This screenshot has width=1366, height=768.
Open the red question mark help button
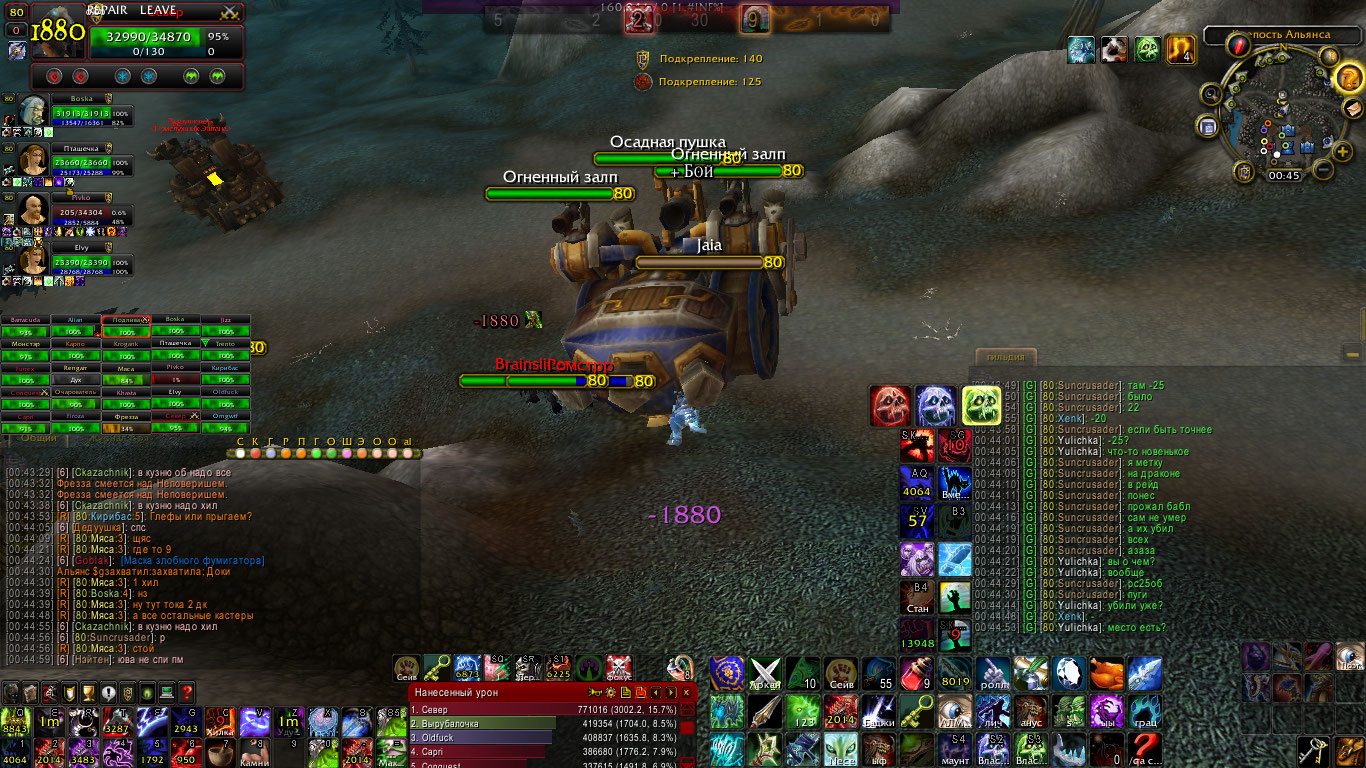[186, 692]
